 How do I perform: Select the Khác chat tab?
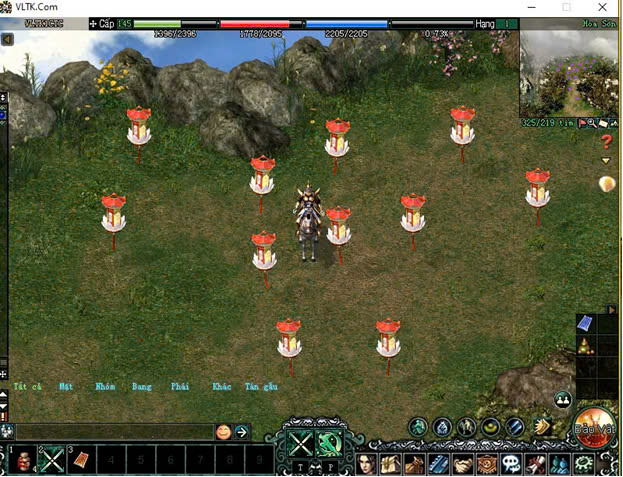[x=221, y=386]
